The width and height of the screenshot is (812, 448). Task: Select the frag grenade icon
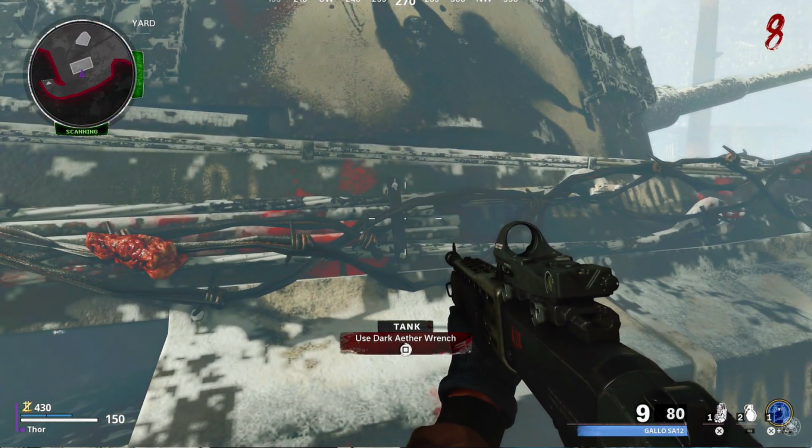point(749,413)
